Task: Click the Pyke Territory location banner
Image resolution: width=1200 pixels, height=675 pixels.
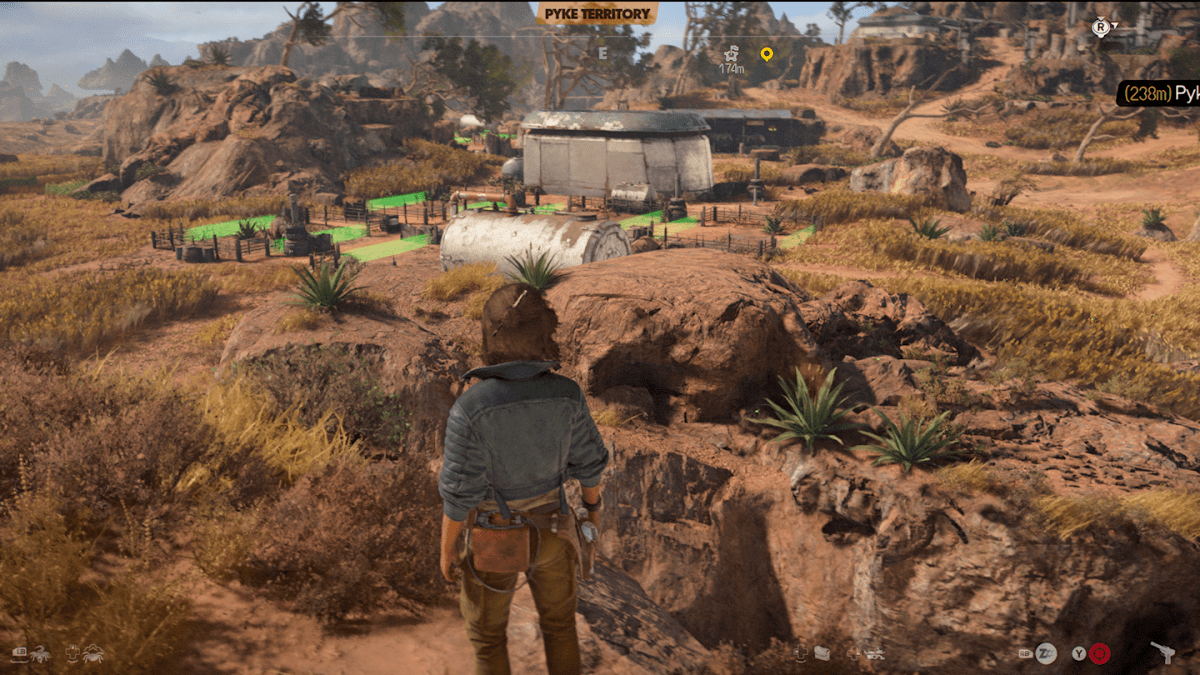Action: click(x=598, y=14)
